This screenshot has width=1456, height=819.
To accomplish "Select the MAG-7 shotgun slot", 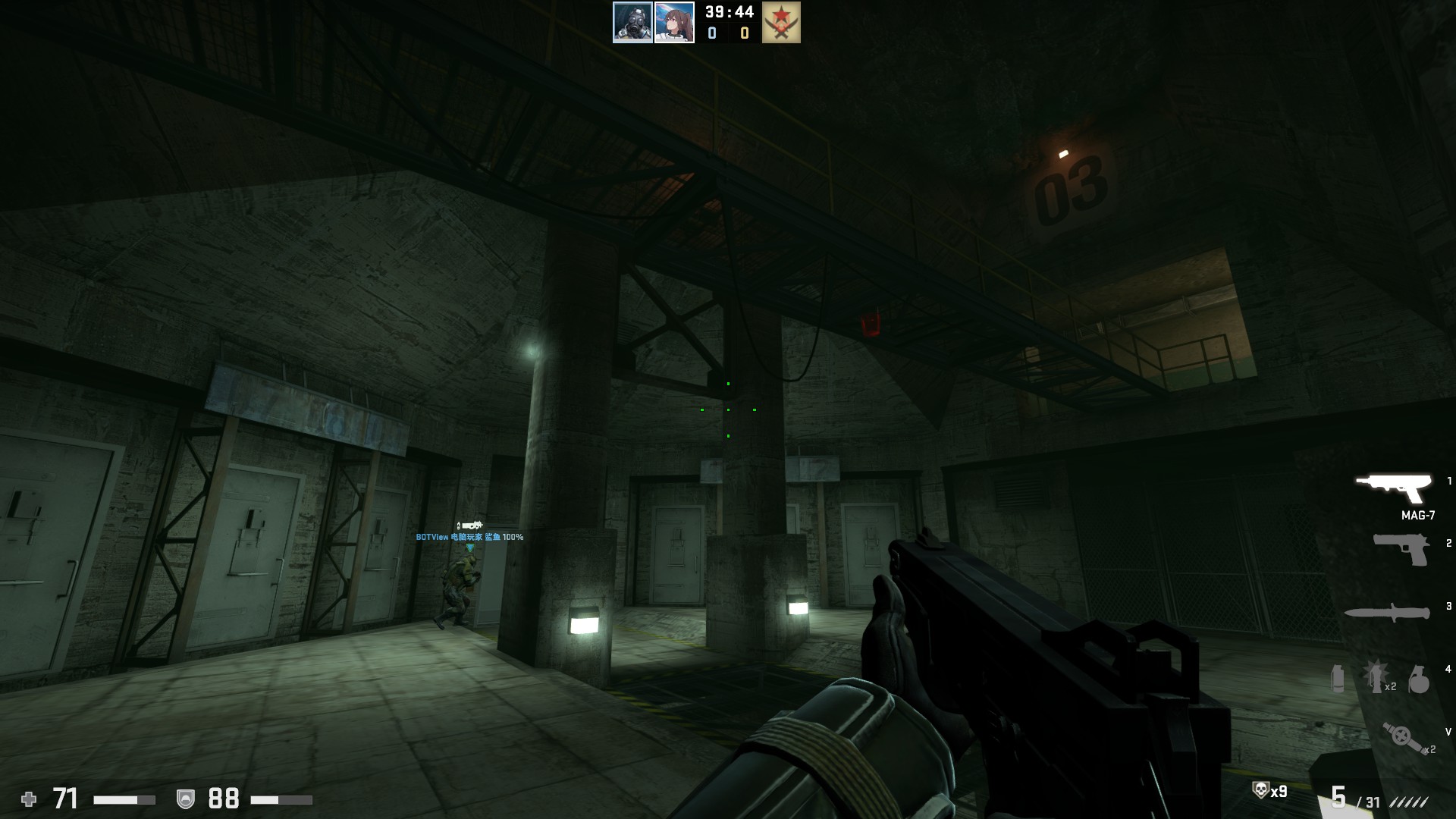I will [x=1394, y=488].
